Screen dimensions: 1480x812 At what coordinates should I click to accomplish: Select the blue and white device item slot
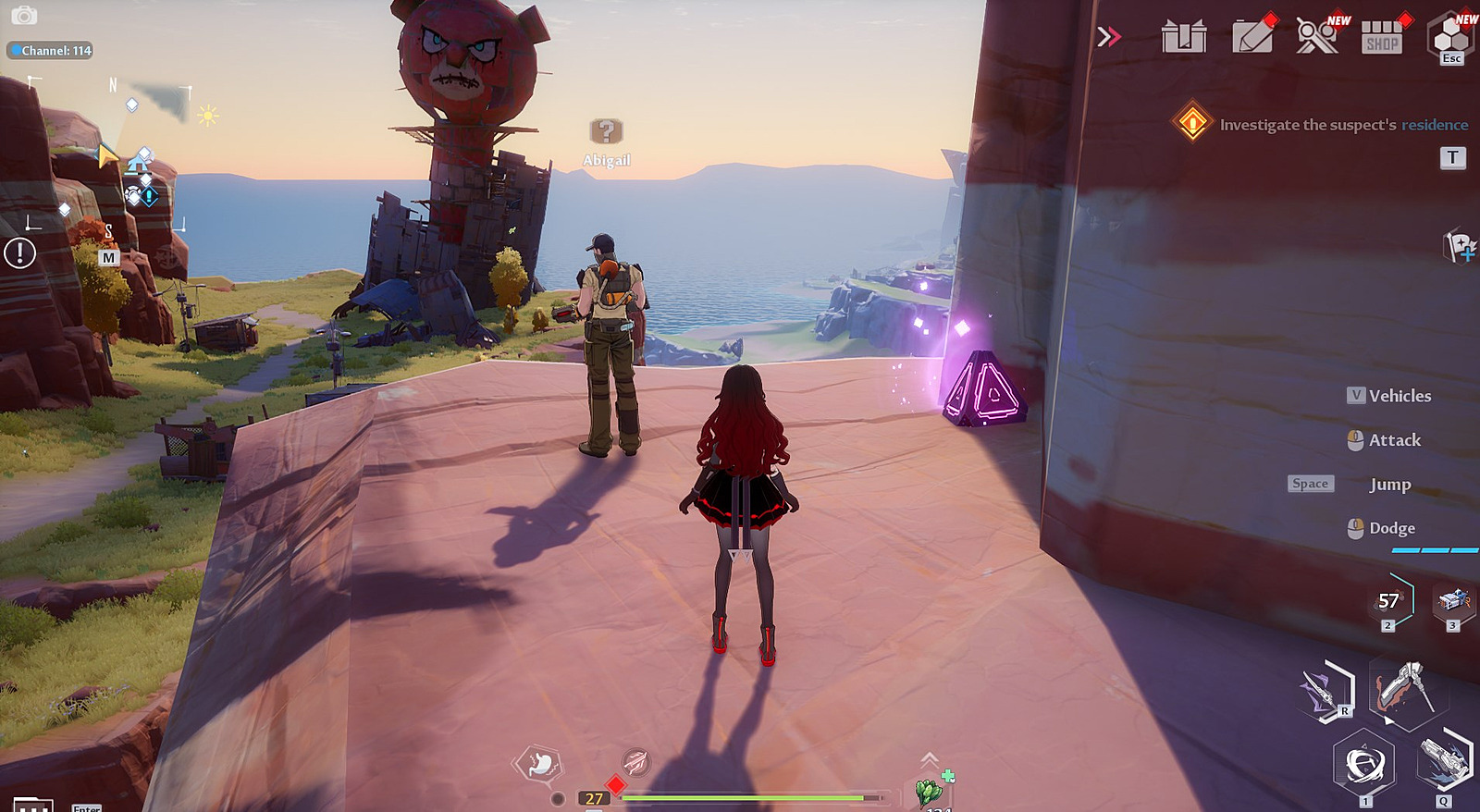[1452, 601]
